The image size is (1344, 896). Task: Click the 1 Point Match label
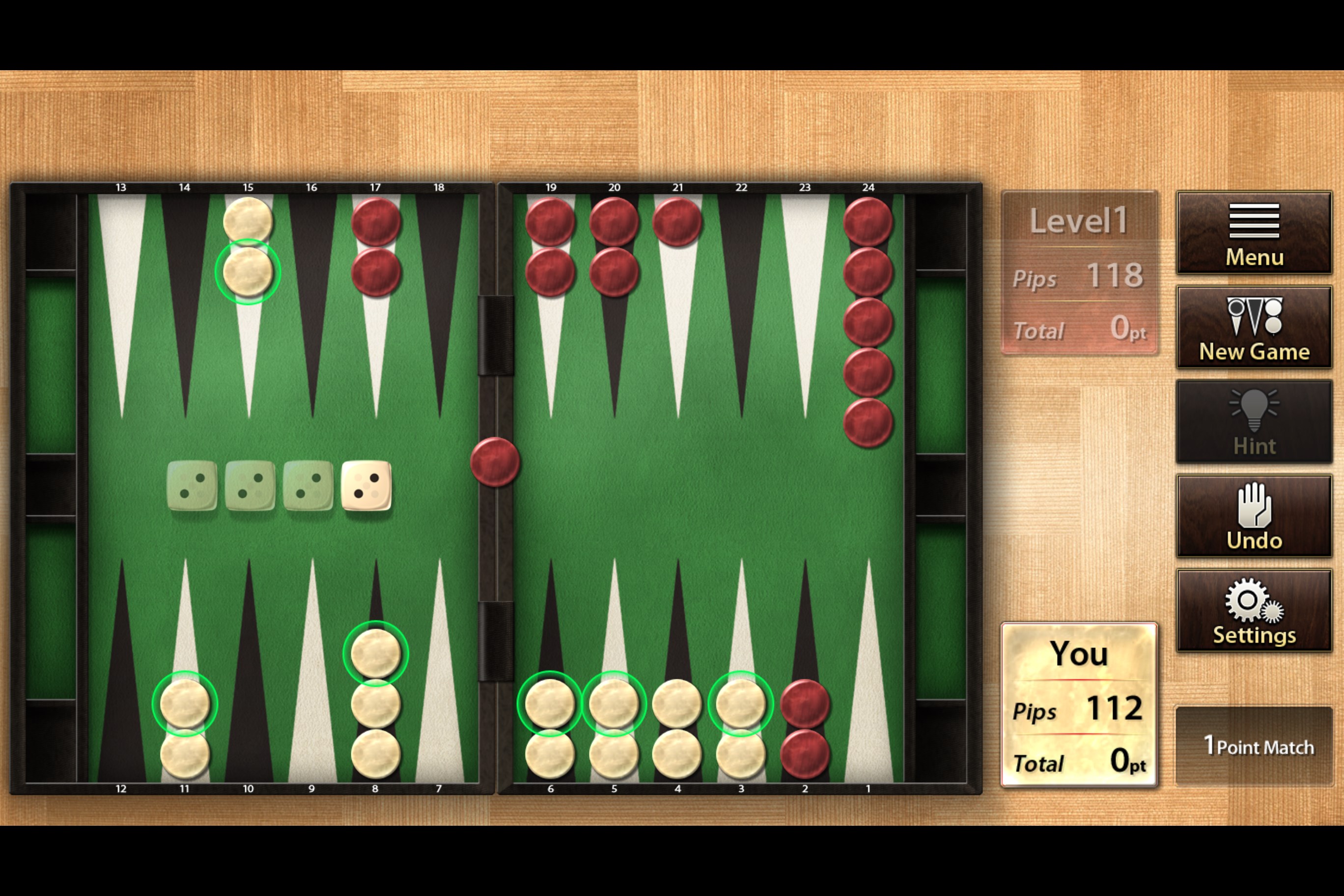click(1254, 746)
